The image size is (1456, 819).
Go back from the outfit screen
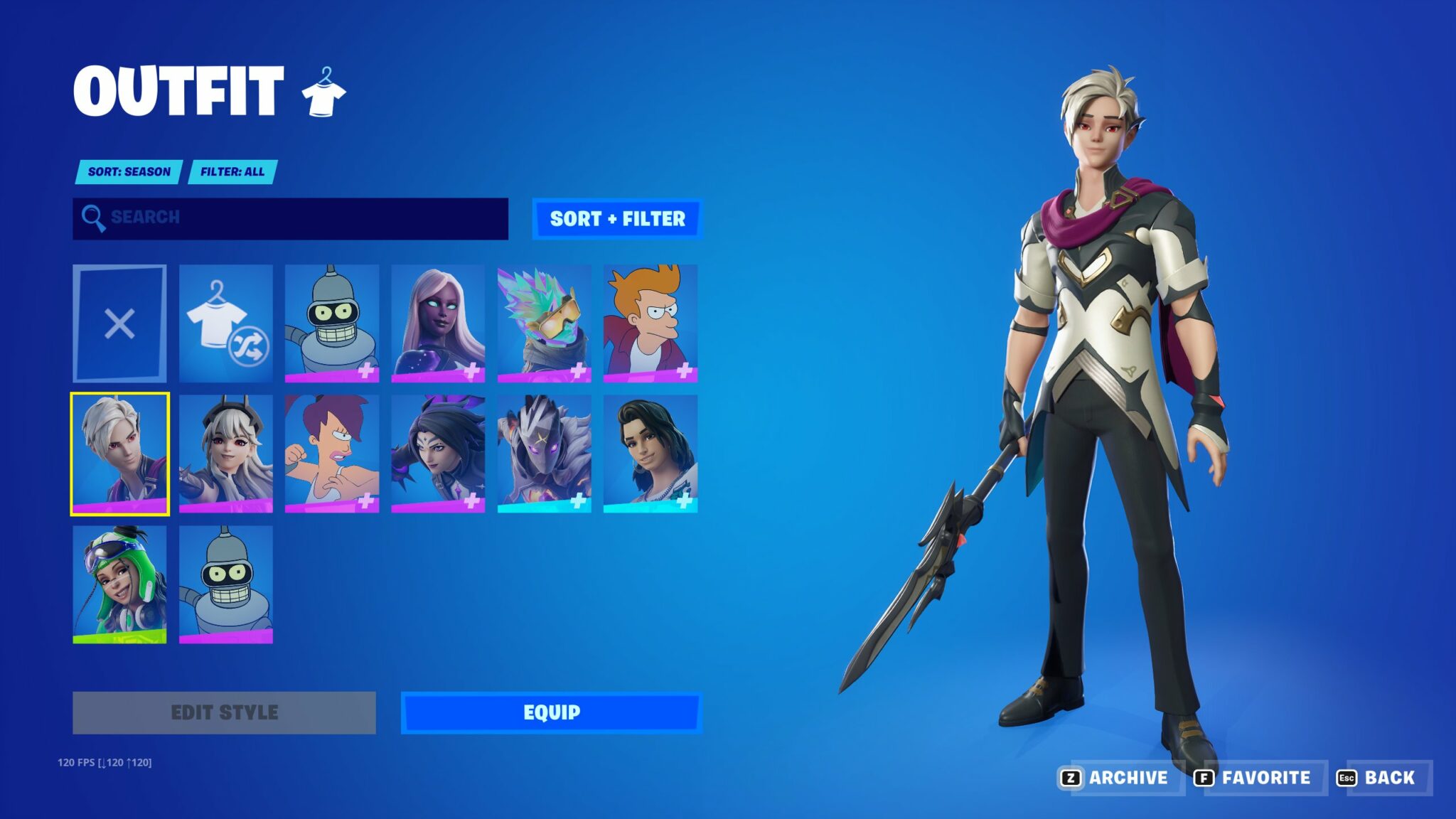1378,778
